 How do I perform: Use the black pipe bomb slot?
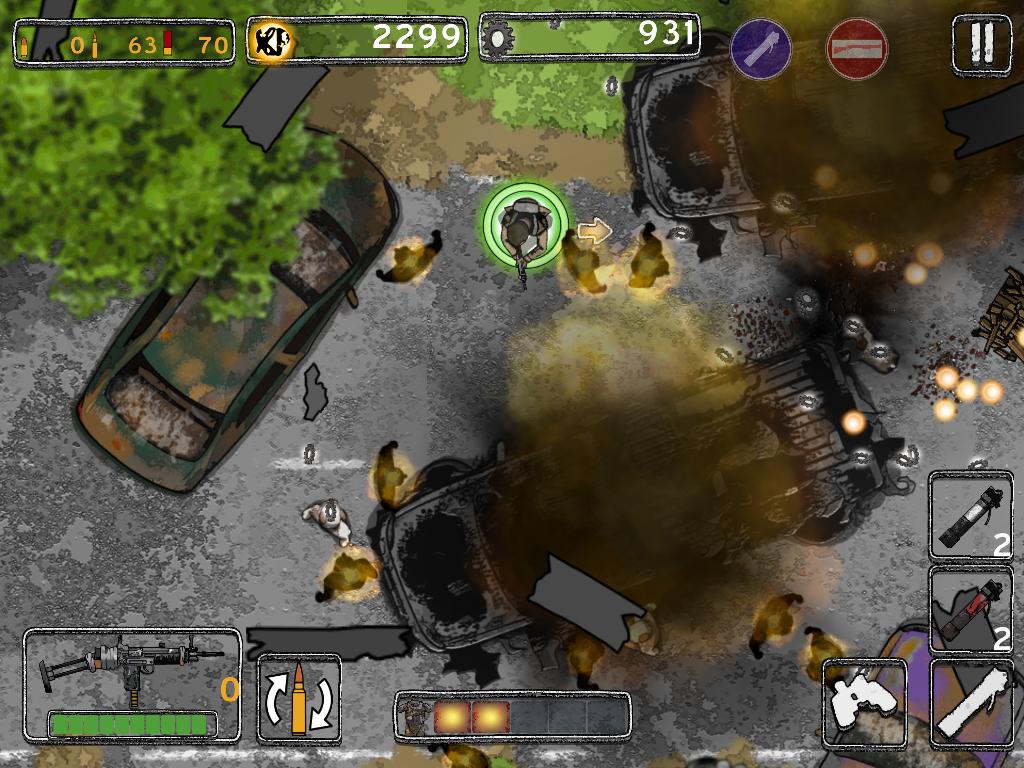[x=971, y=517]
